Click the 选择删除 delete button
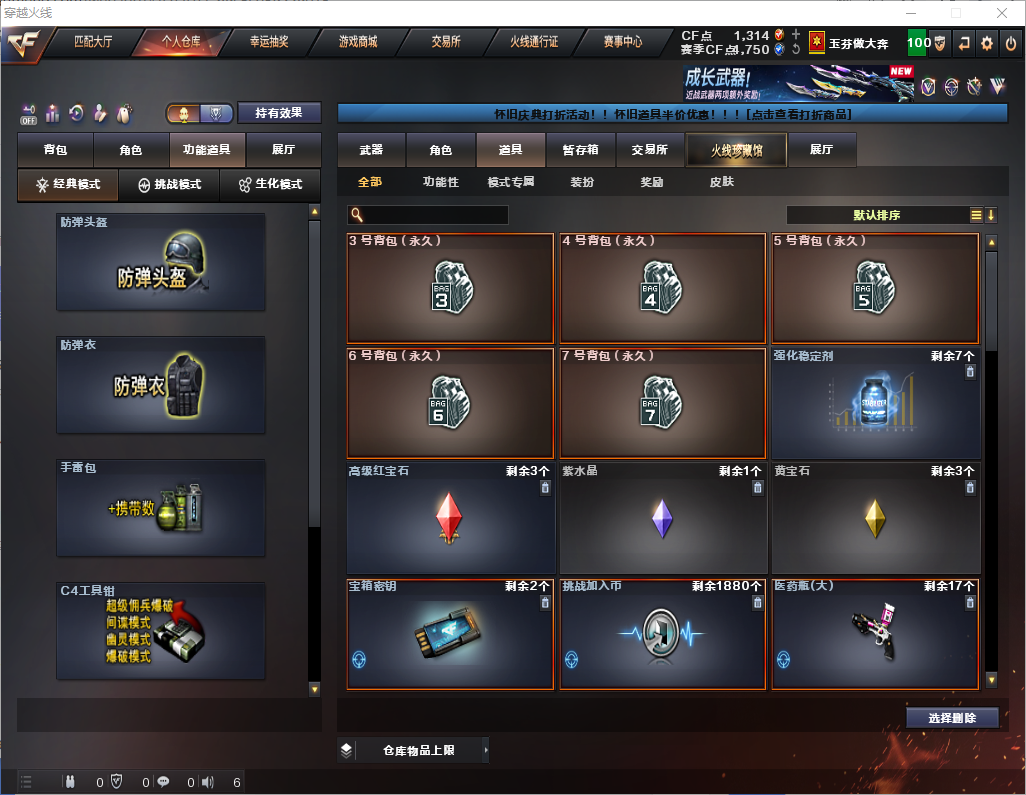The height and width of the screenshot is (795, 1026). pos(952,718)
